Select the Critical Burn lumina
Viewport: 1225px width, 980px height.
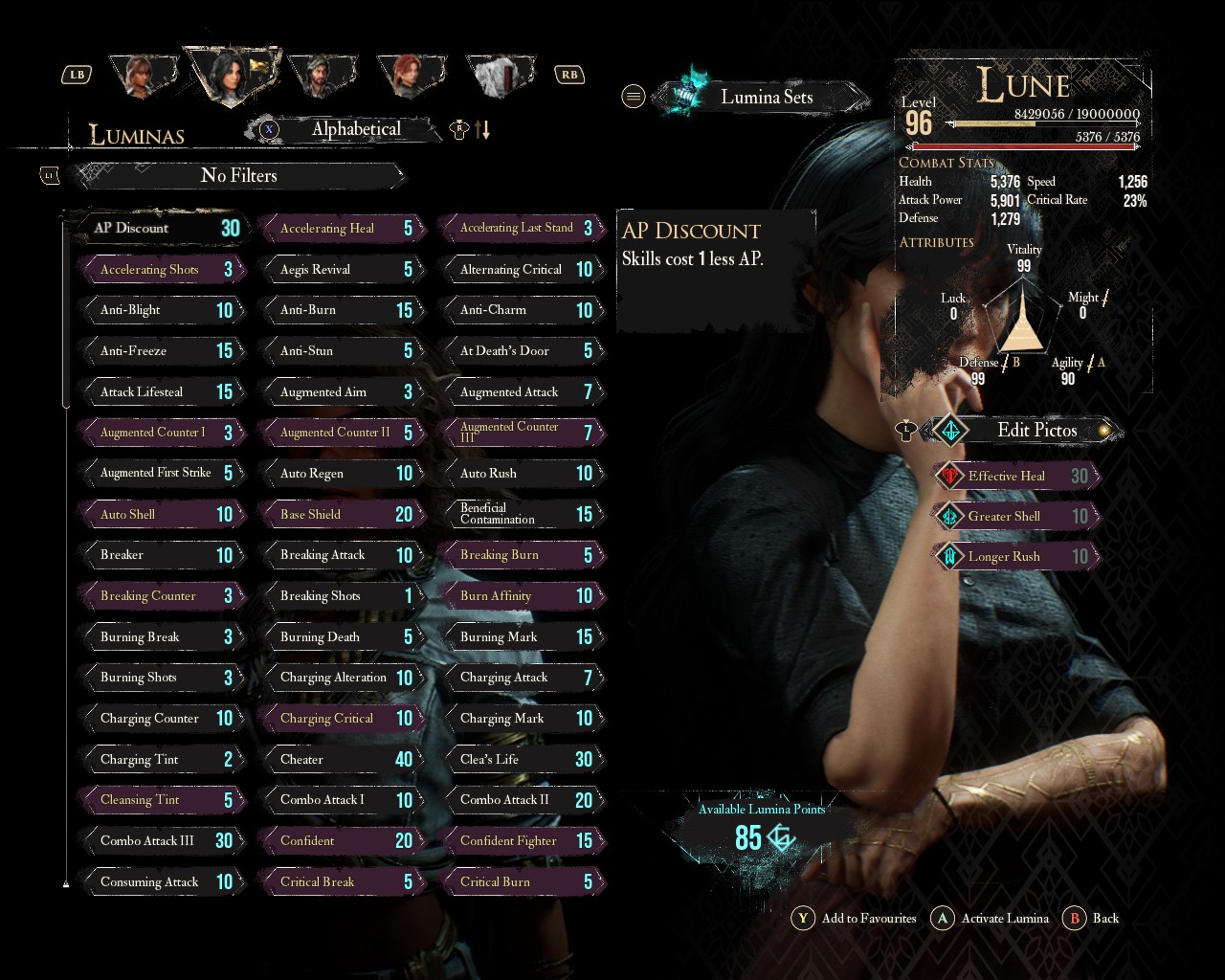point(523,882)
